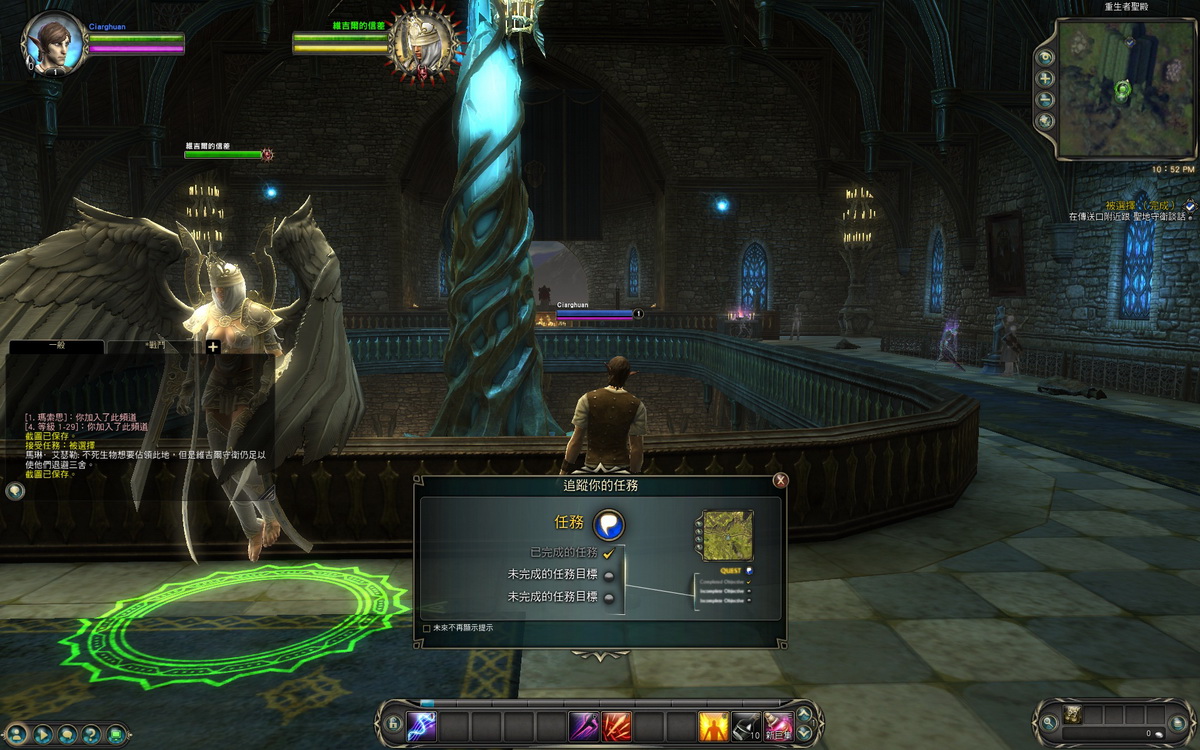Select the player portrait Ciarghuan
This screenshot has width=1200, height=750.
click(x=53, y=42)
